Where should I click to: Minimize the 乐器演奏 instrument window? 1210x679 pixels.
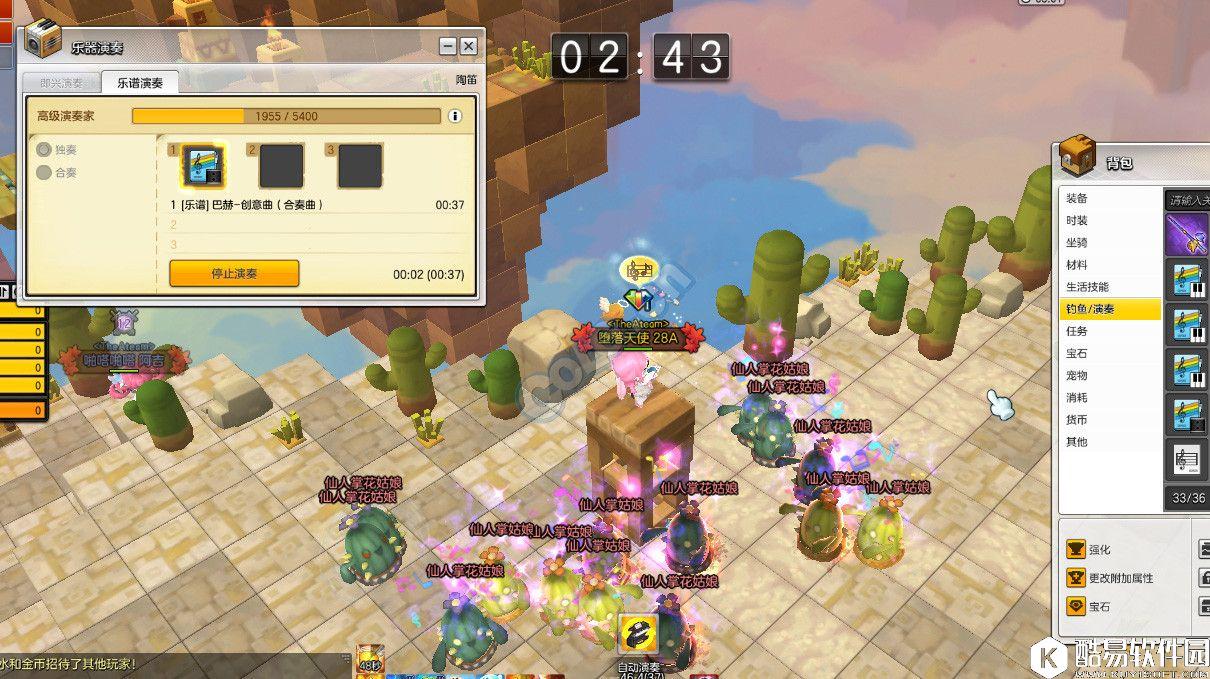[x=448, y=46]
